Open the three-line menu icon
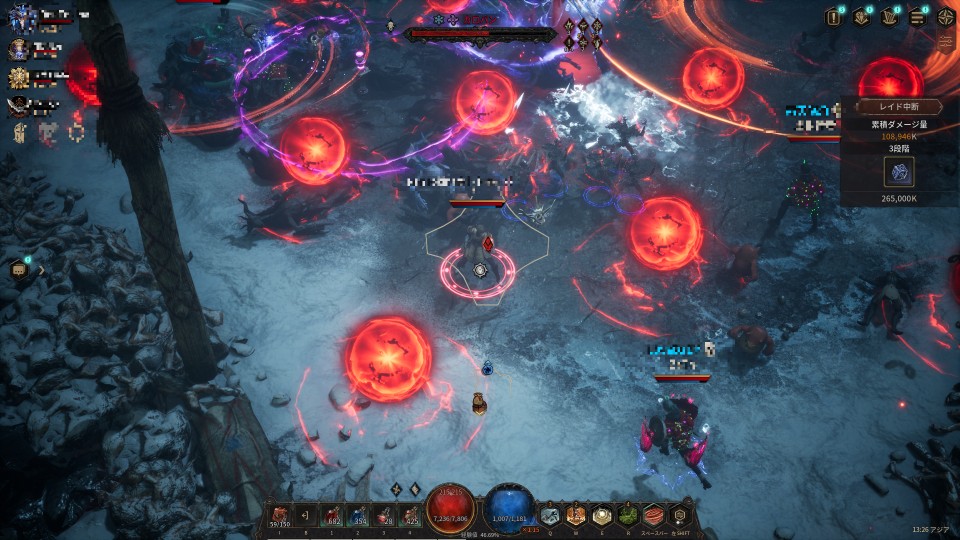 coord(917,16)
